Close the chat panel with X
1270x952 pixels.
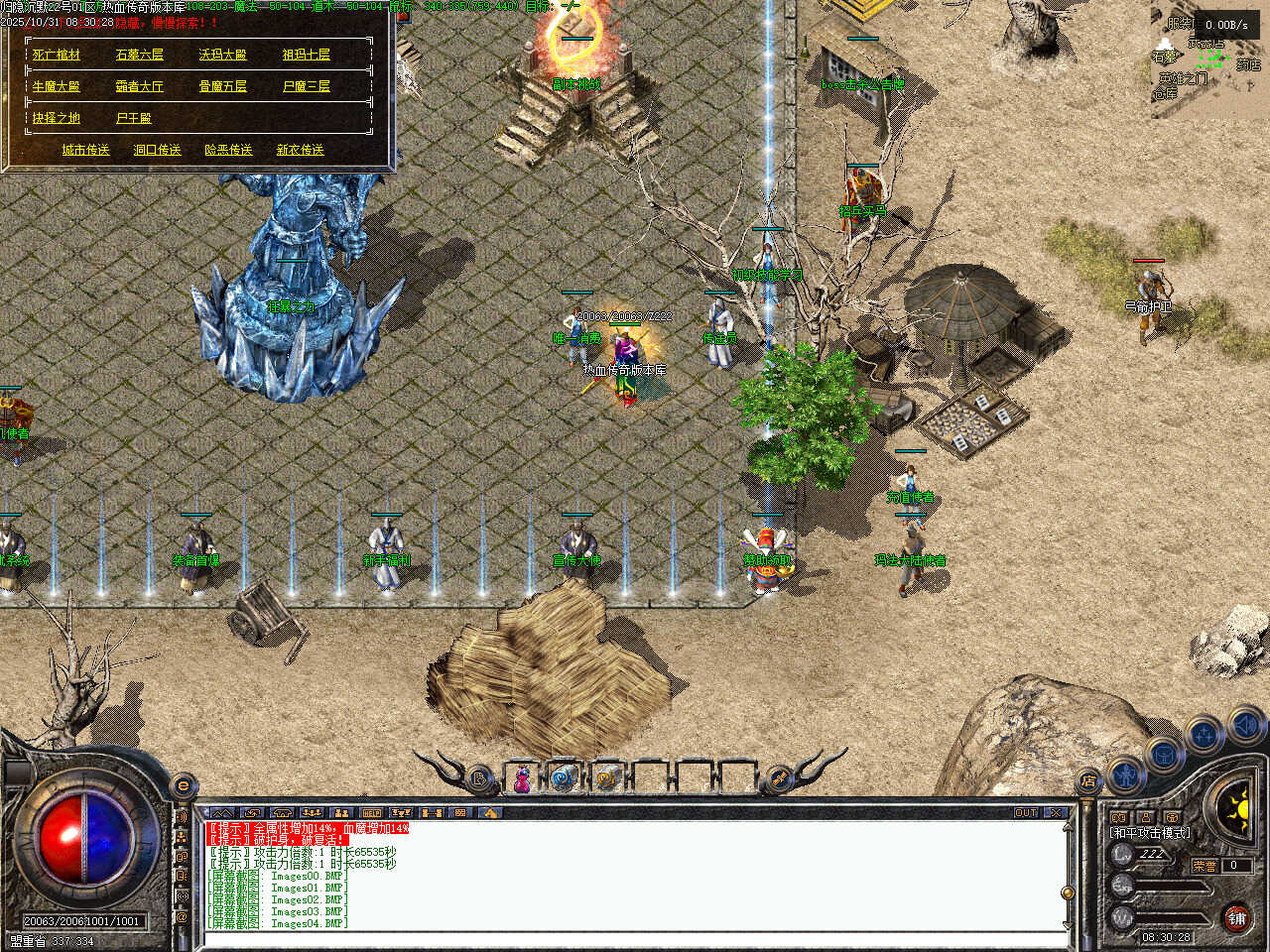point(1056,813)
